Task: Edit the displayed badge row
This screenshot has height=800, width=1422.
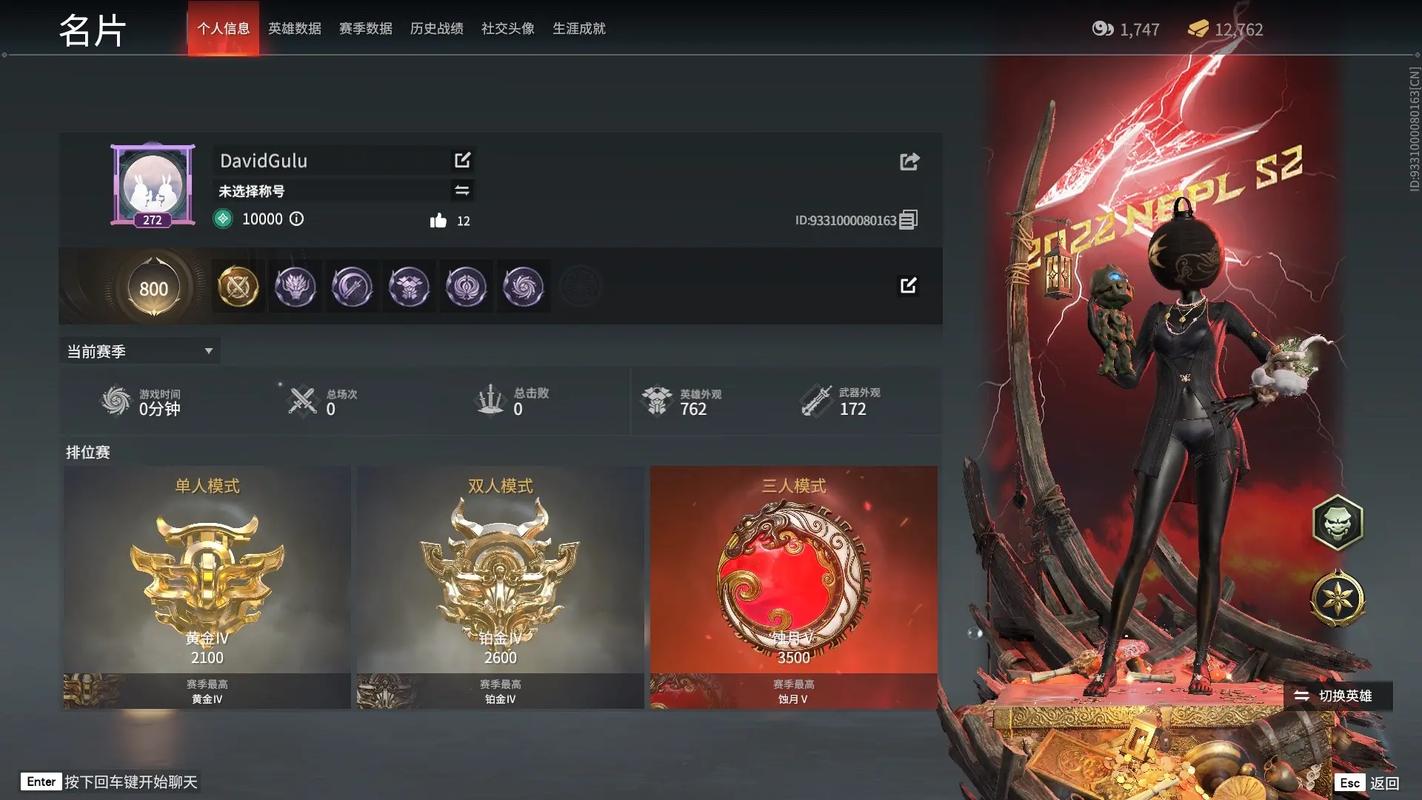Action: (x=908, y=286)
